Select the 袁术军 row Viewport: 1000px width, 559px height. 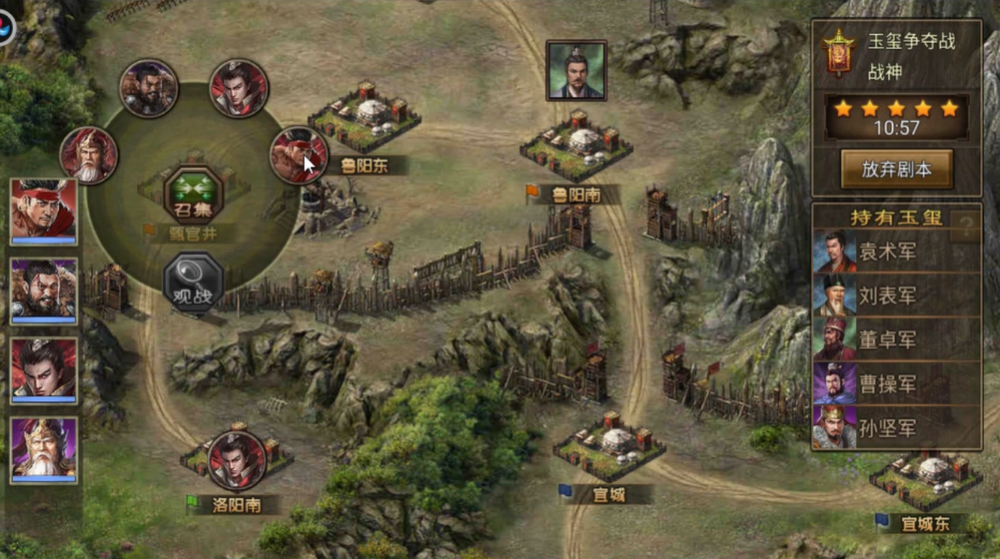(896, 252)
